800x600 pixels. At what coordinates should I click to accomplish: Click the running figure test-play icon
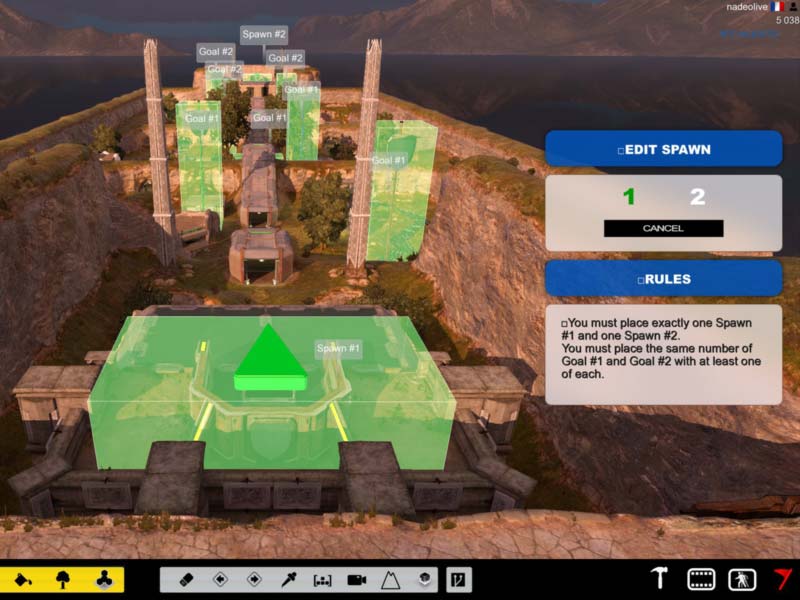pyautogui.click(x=741, y=578)
